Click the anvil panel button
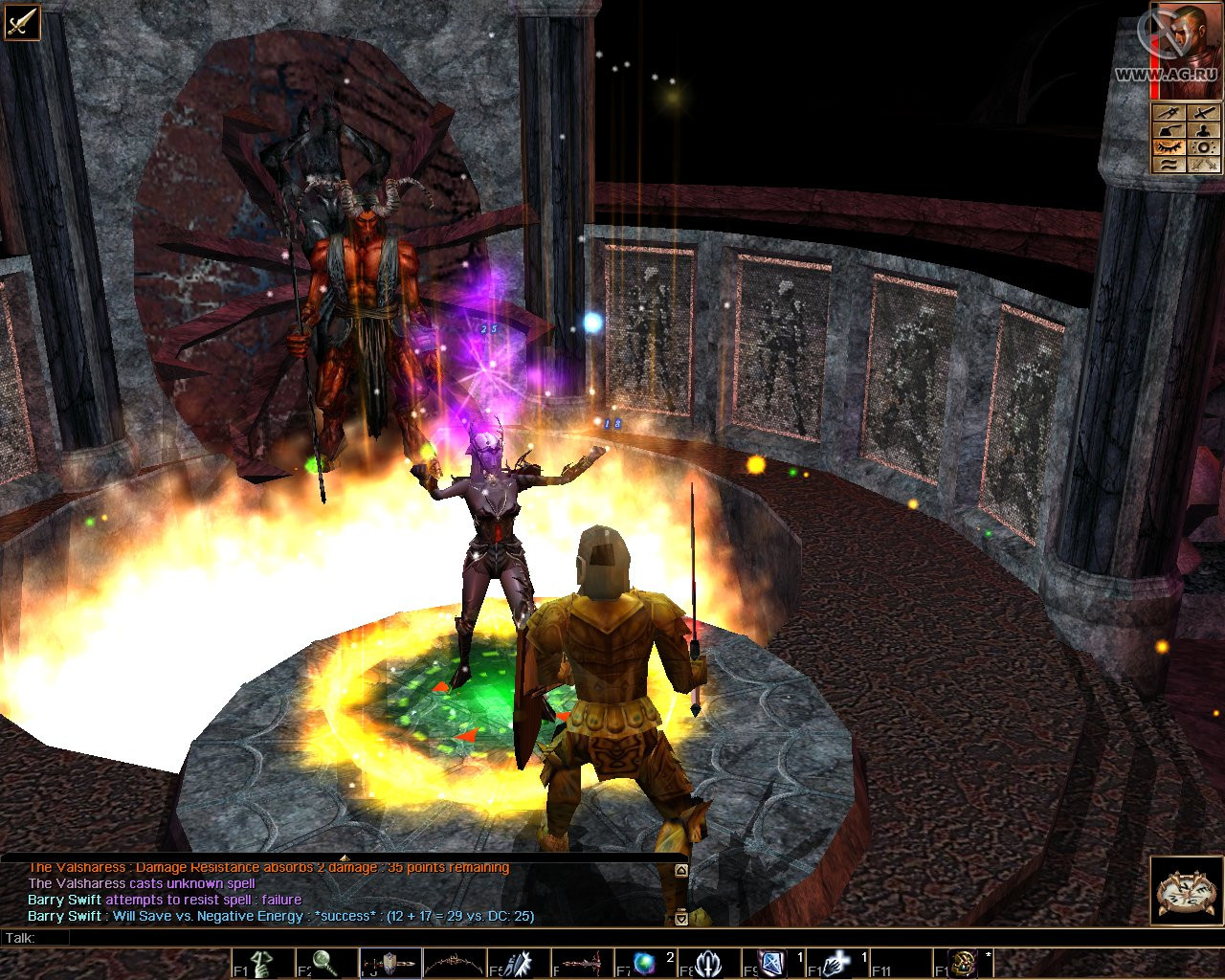The height and width of the screenshot is (980, 1225). coord(1169,129)
